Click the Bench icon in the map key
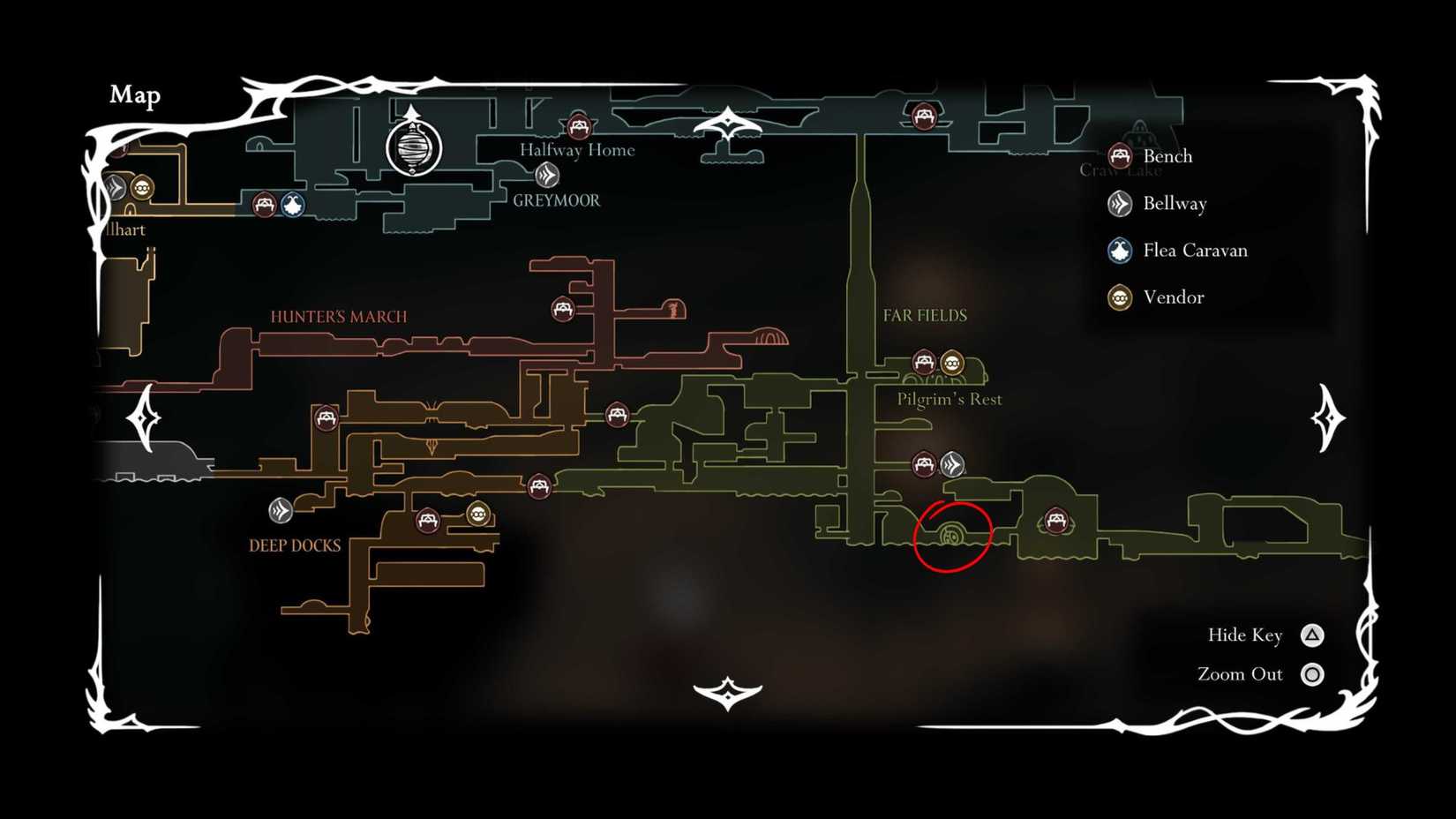 click(x=1120, y=155)
